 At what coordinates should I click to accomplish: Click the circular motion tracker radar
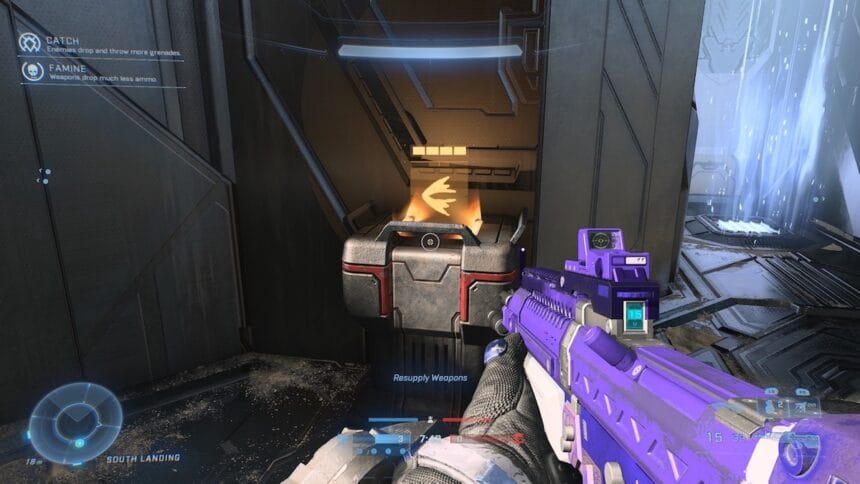[x=75, y=423]
